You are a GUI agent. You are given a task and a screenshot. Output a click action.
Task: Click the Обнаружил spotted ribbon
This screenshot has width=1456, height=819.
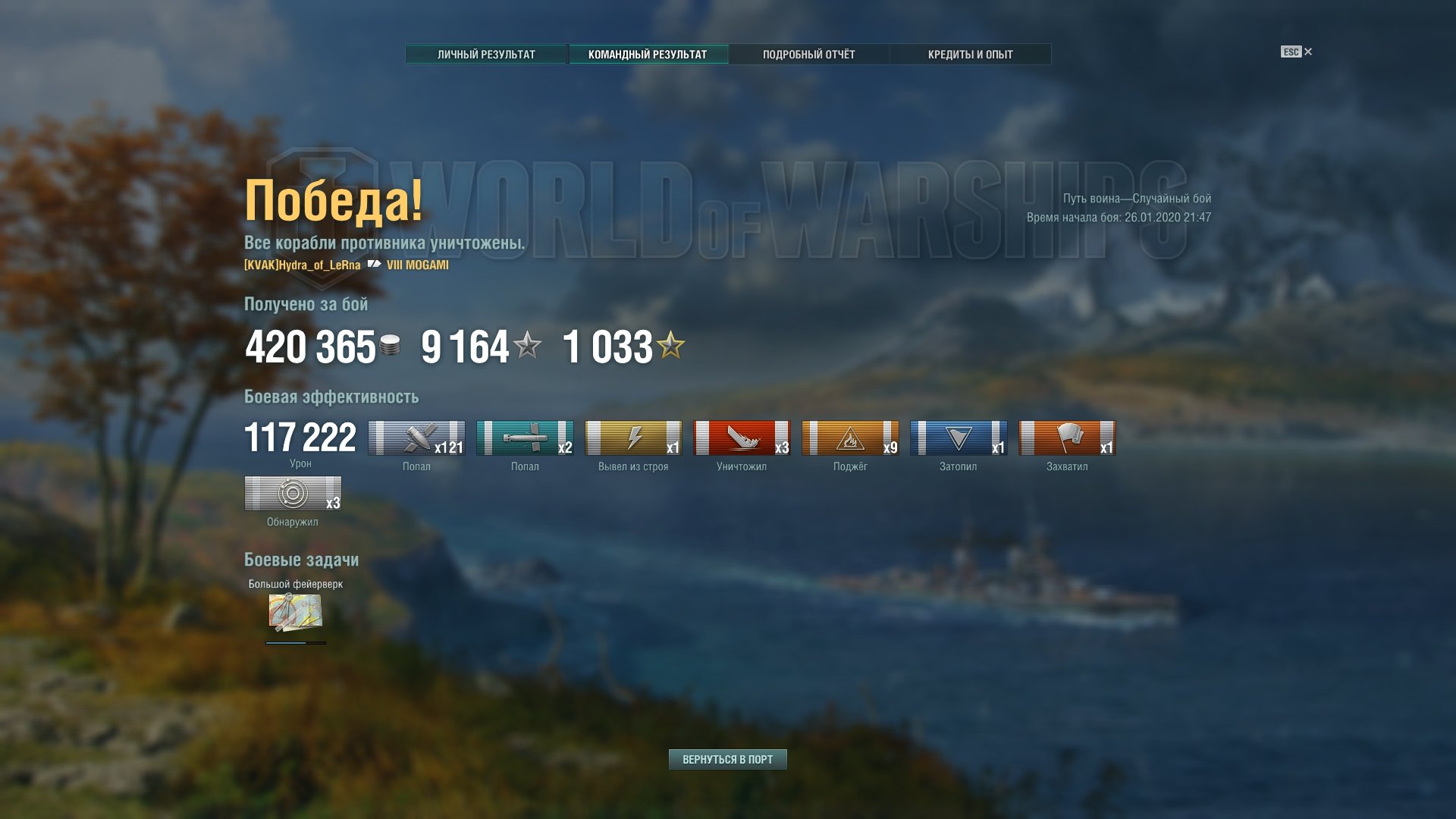pos(293,494)
